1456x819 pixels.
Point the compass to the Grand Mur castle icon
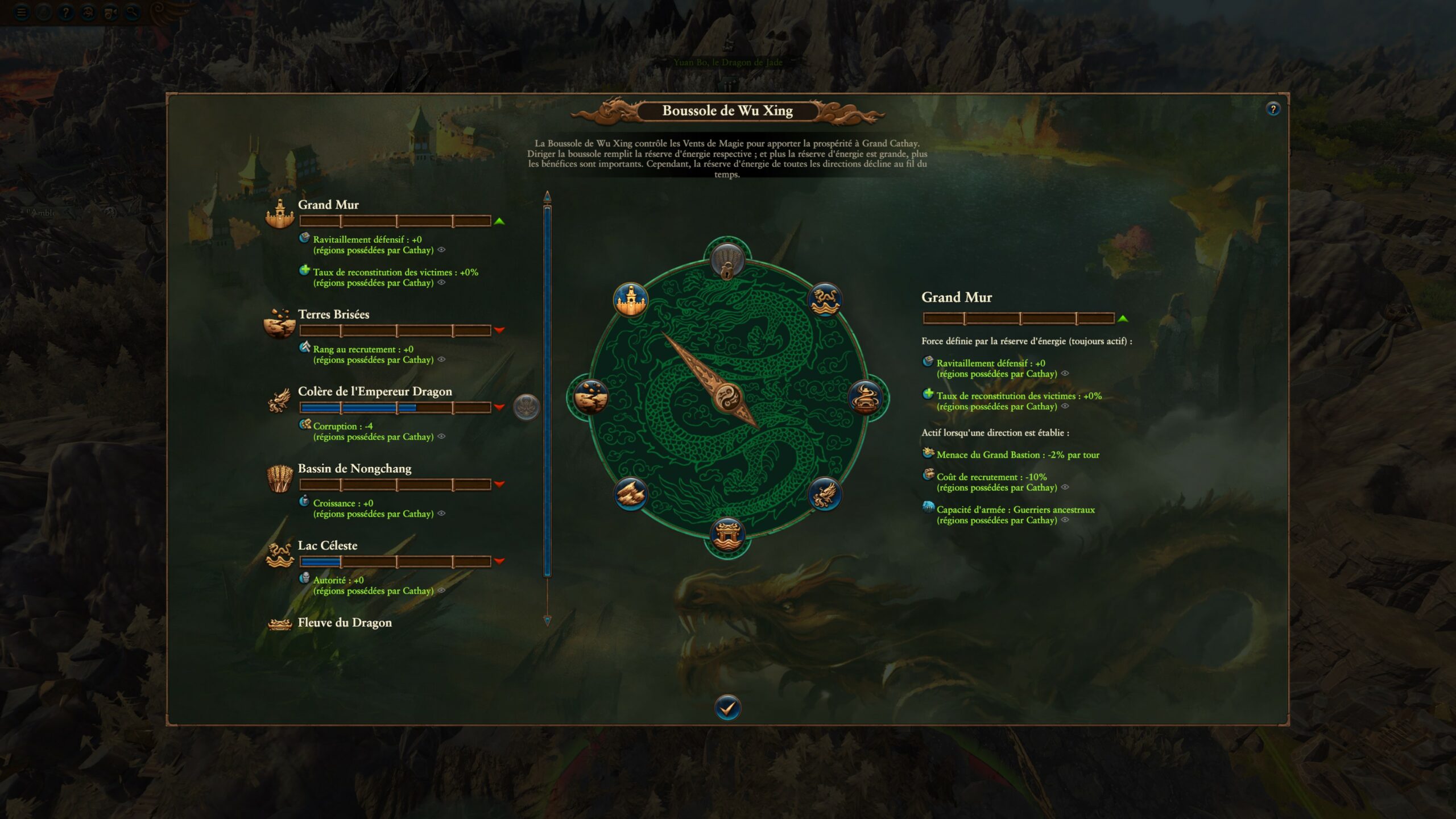pyautogui.click(x=630, y=299)
